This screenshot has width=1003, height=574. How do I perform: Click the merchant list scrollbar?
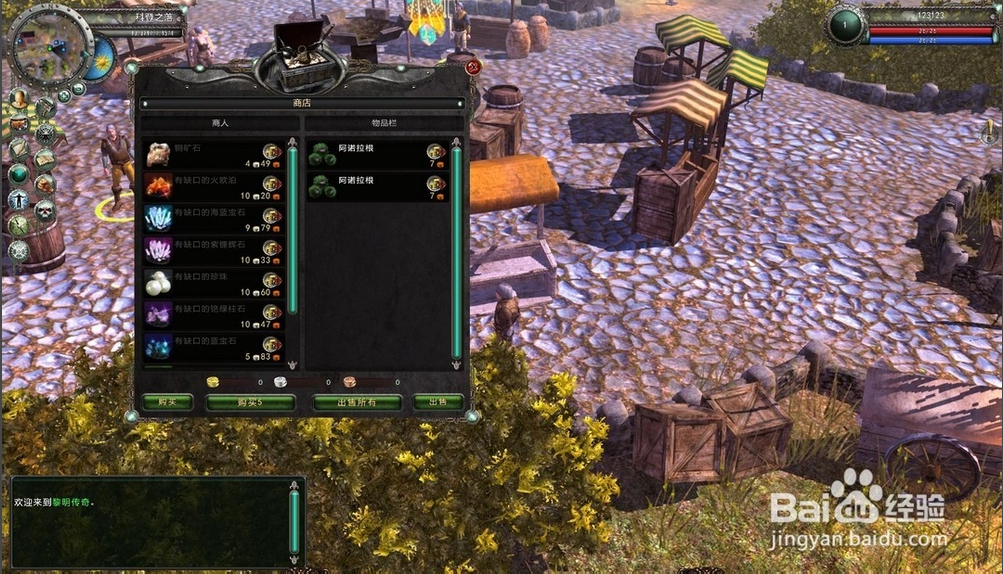click(x=292, y=230)
